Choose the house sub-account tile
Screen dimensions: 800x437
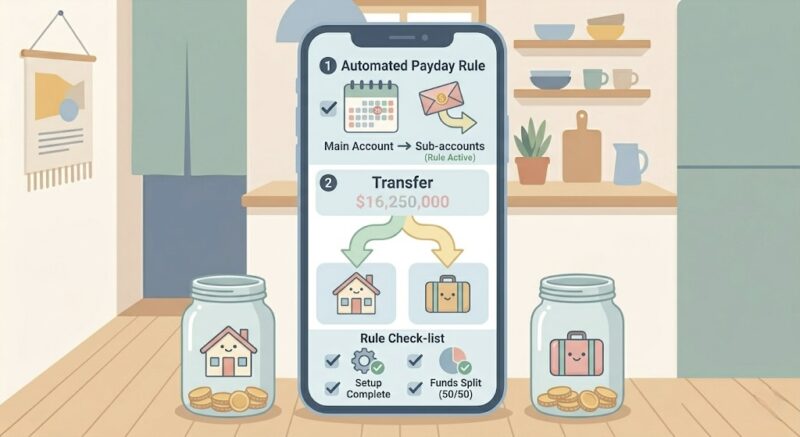(355, 293)
